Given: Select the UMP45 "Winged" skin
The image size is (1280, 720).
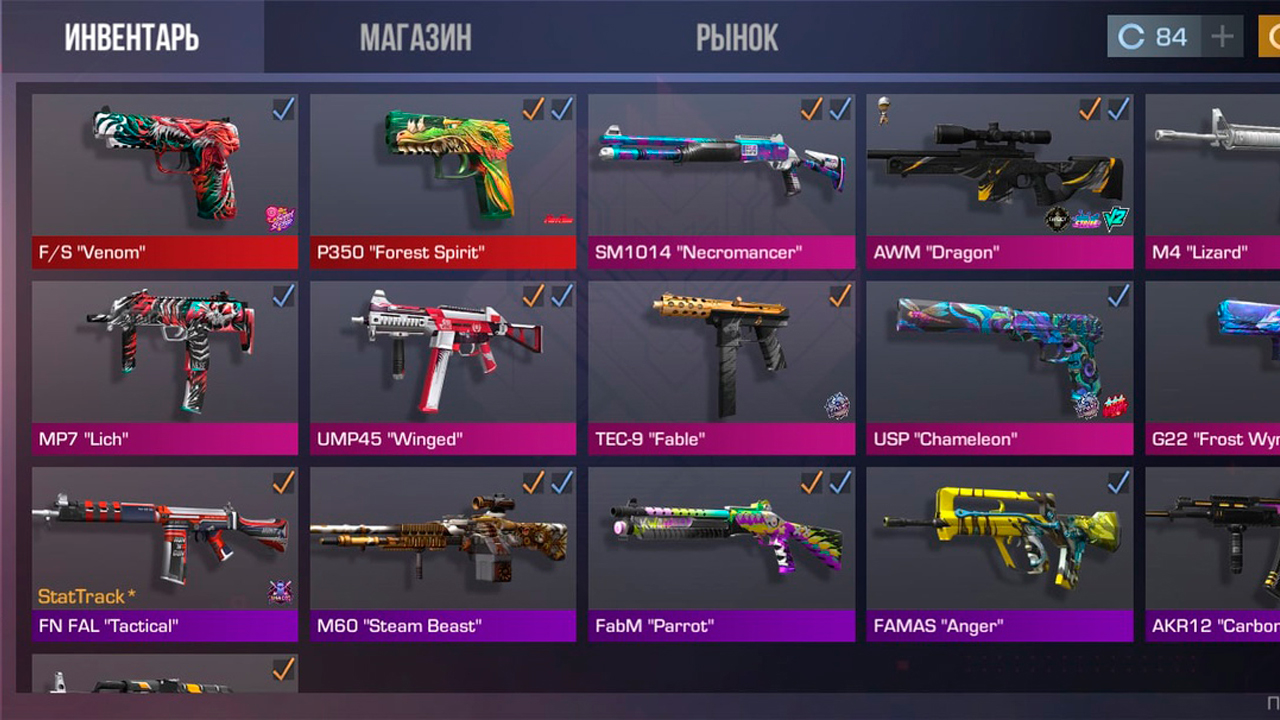Looking at the screenshot, I should click(x=443, y=367).
